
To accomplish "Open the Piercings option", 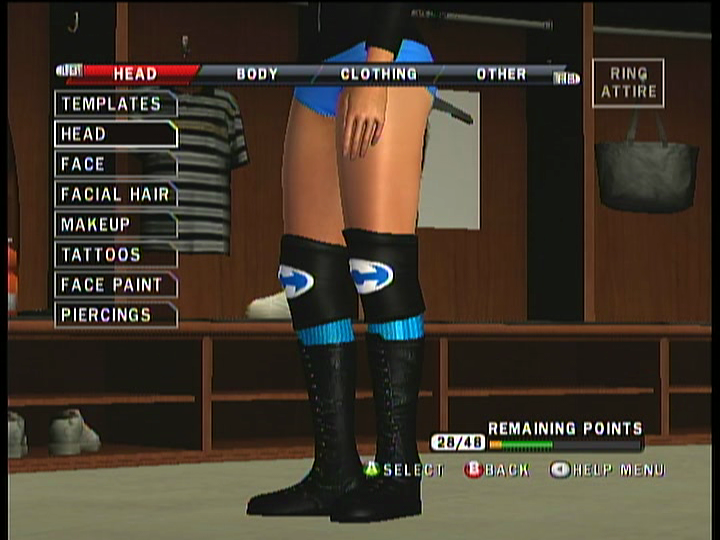I will click(115, 315).
